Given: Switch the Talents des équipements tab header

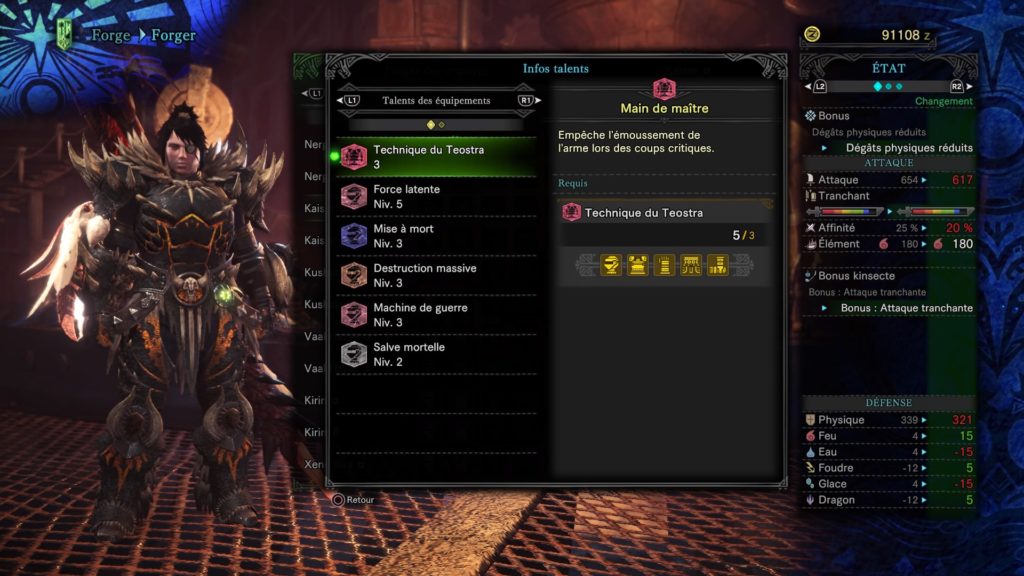Looking at the screenshot, I should click(x=436, y=101).
